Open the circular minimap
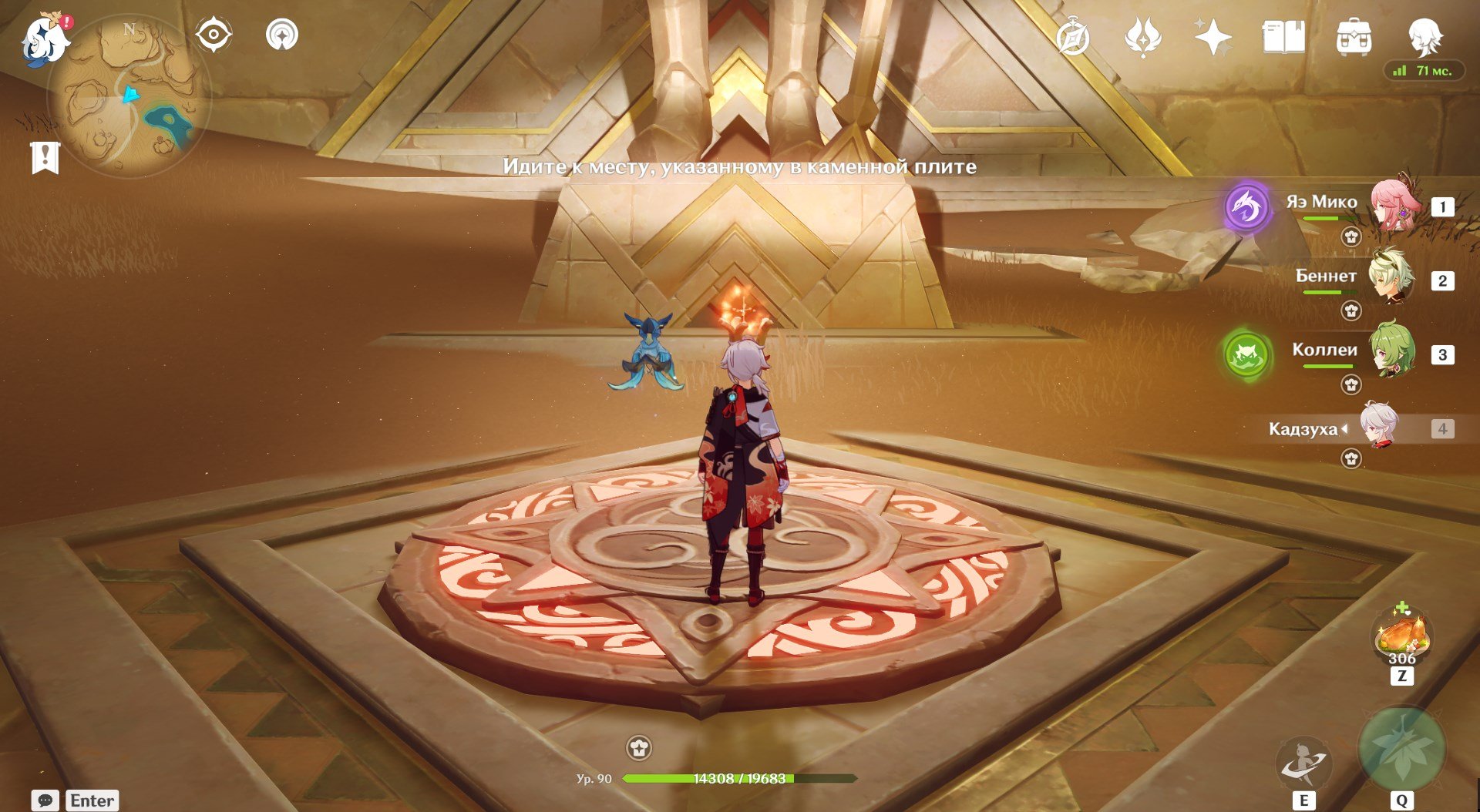 [128, 96]
